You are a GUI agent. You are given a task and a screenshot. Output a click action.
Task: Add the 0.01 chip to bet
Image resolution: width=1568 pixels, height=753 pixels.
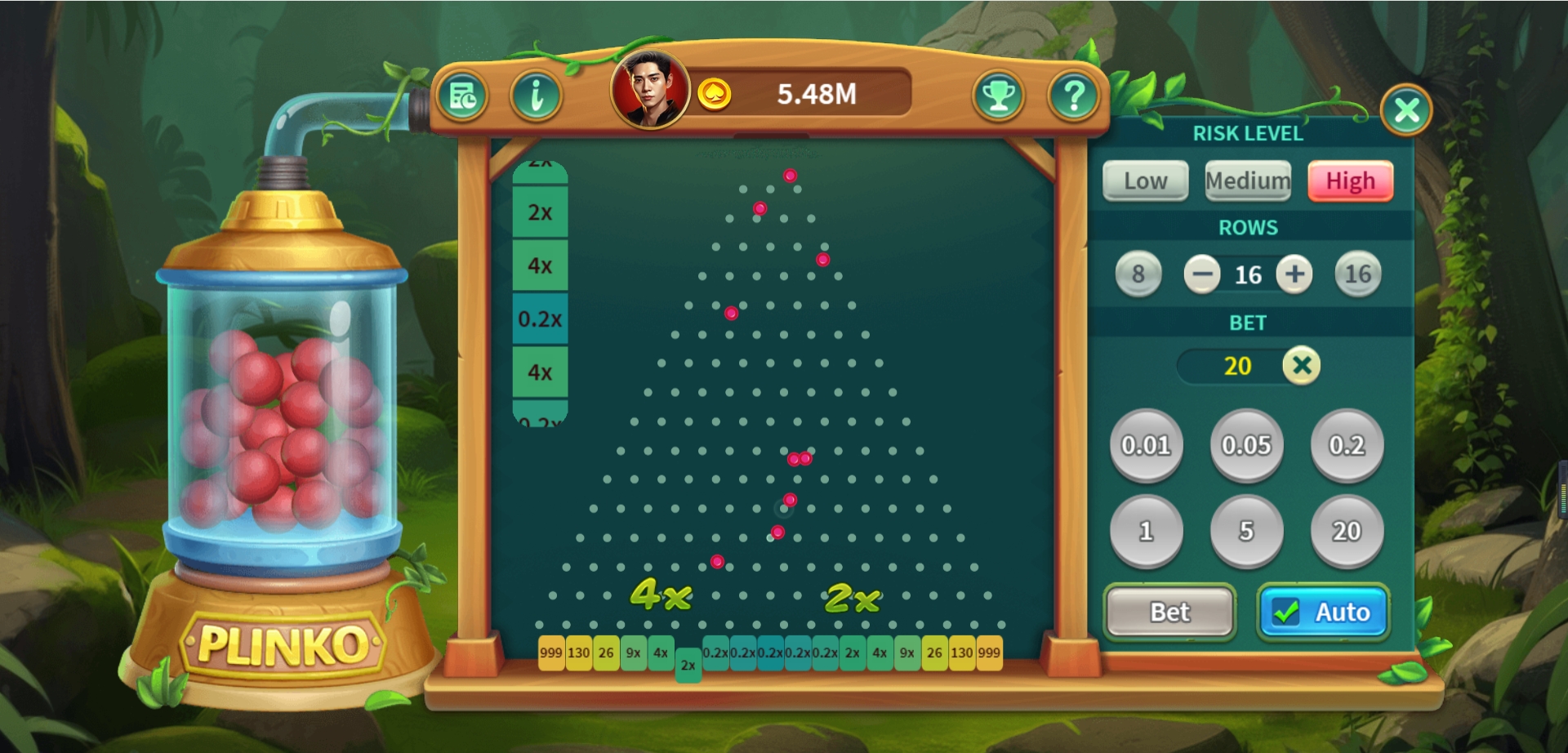1146,445
